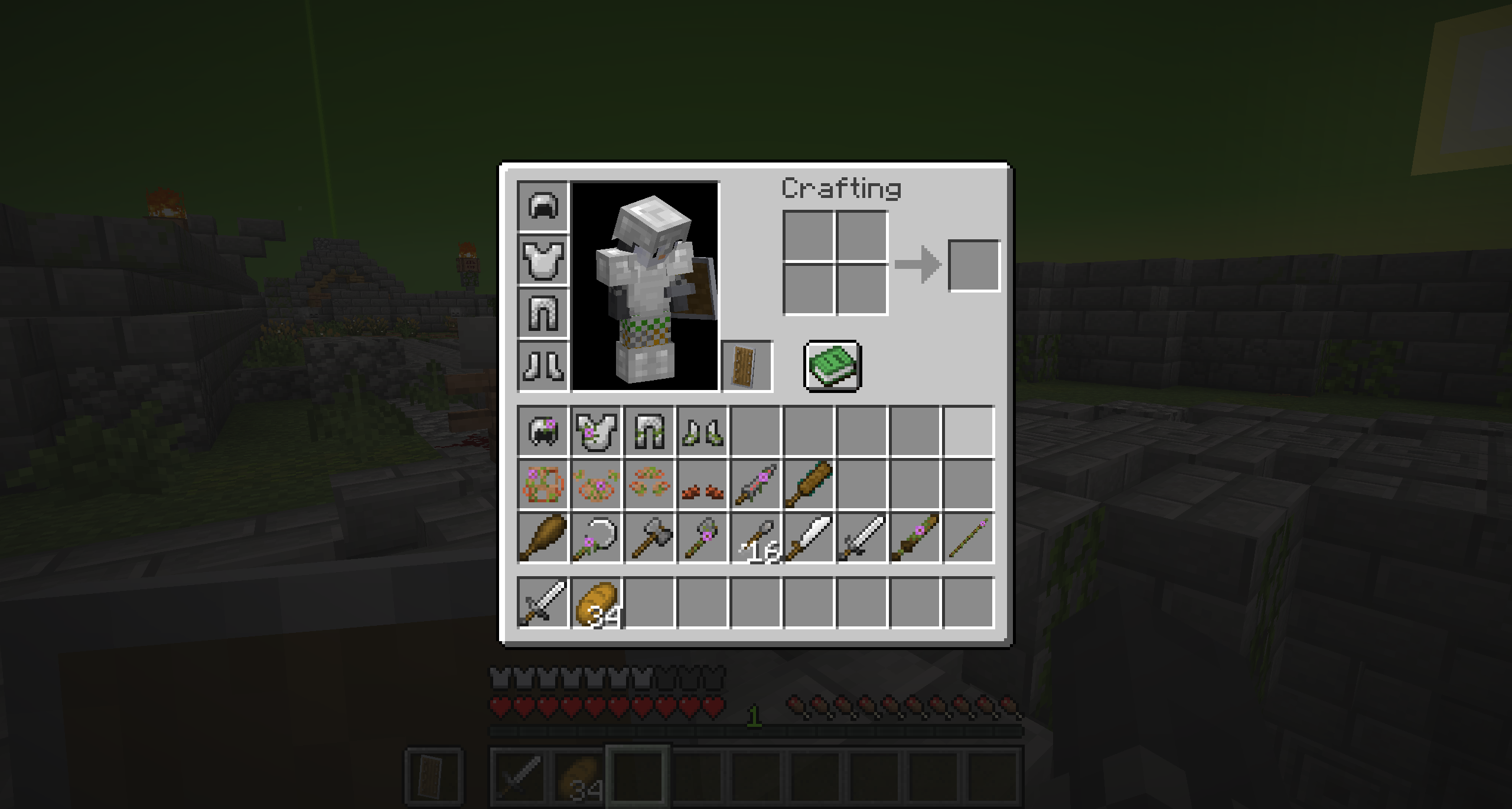Image resolution: width=1512 pixels, height=809 pixels.
Task: Select the equipped plain iron chestplate
Action: (543, 259)
